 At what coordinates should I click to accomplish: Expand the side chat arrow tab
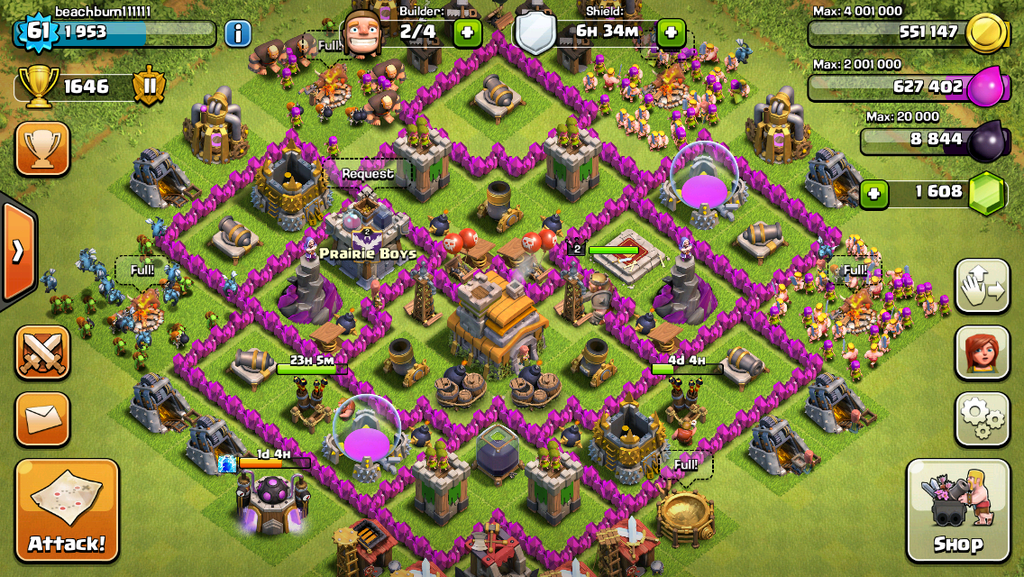click(17, 251)
